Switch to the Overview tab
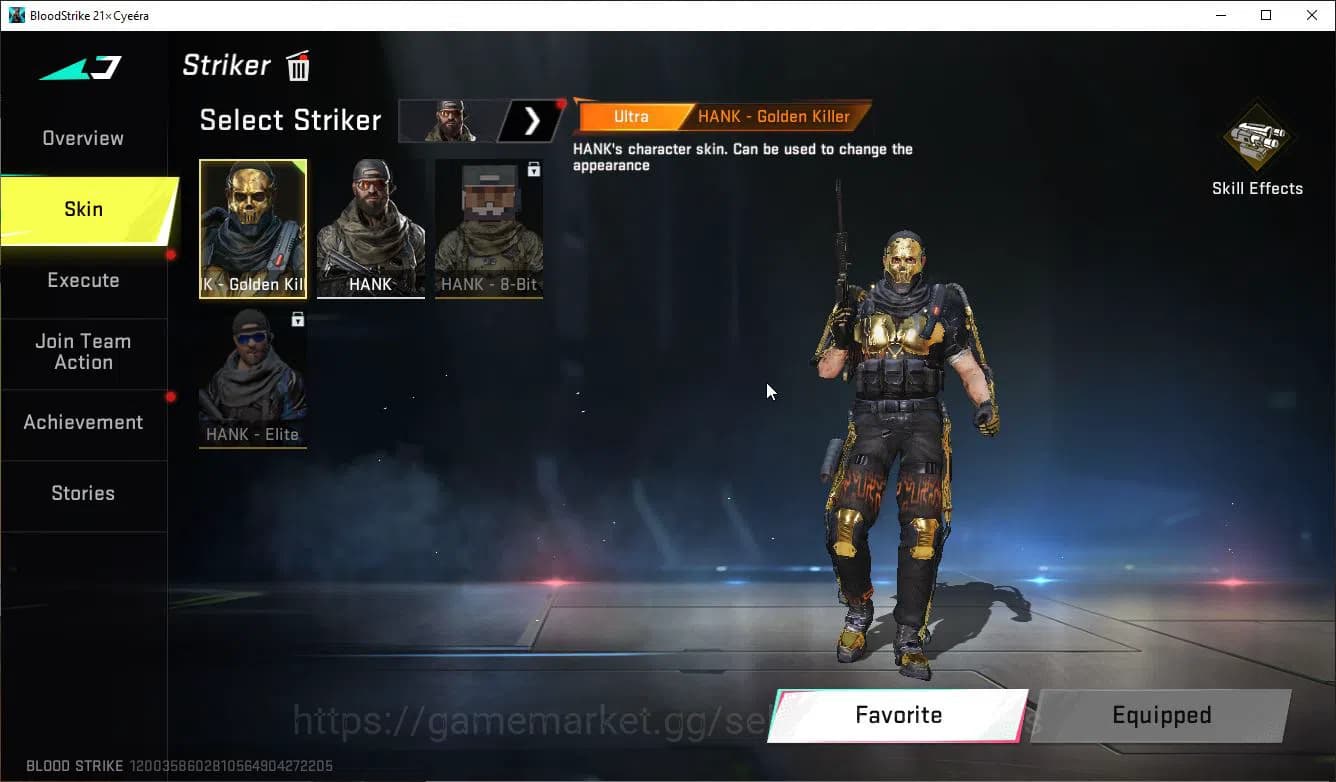The width and height of the screenshot is (1336, 782). coord(82,138)
